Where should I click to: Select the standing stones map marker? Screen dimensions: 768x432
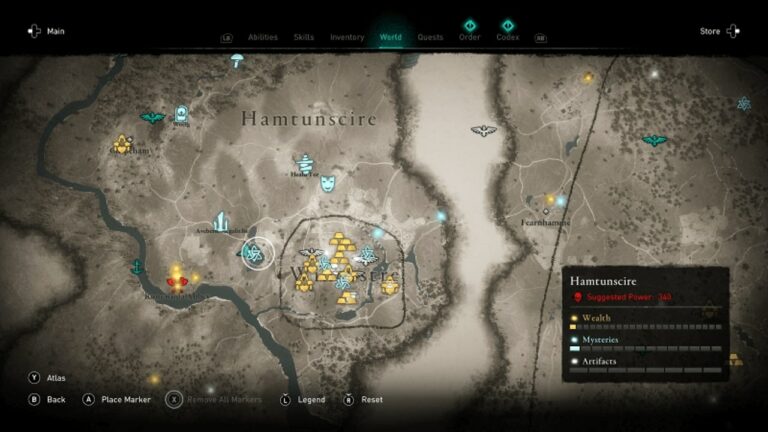tap(220, 221)
